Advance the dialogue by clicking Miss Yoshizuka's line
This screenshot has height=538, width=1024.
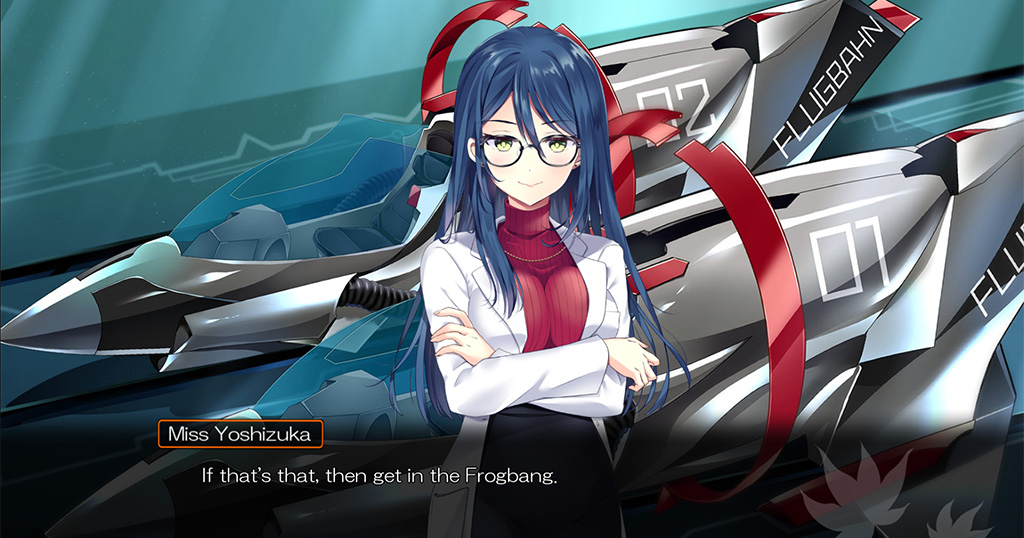[x=379, y=475]
